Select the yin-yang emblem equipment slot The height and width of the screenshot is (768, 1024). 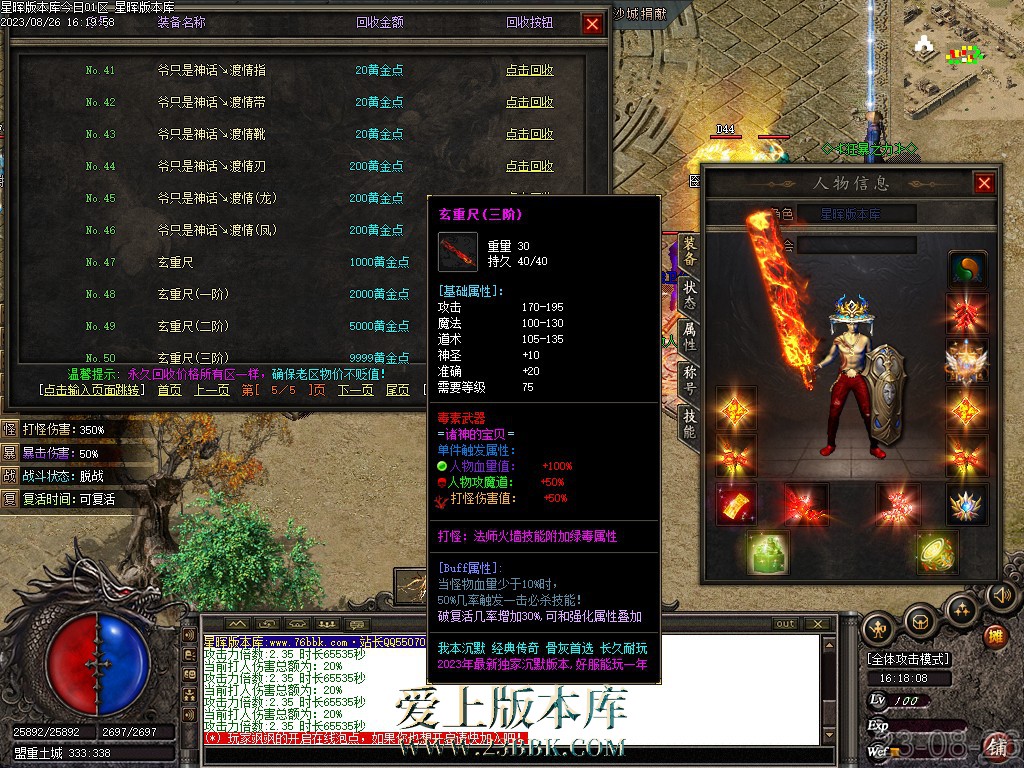coord(967,269)
